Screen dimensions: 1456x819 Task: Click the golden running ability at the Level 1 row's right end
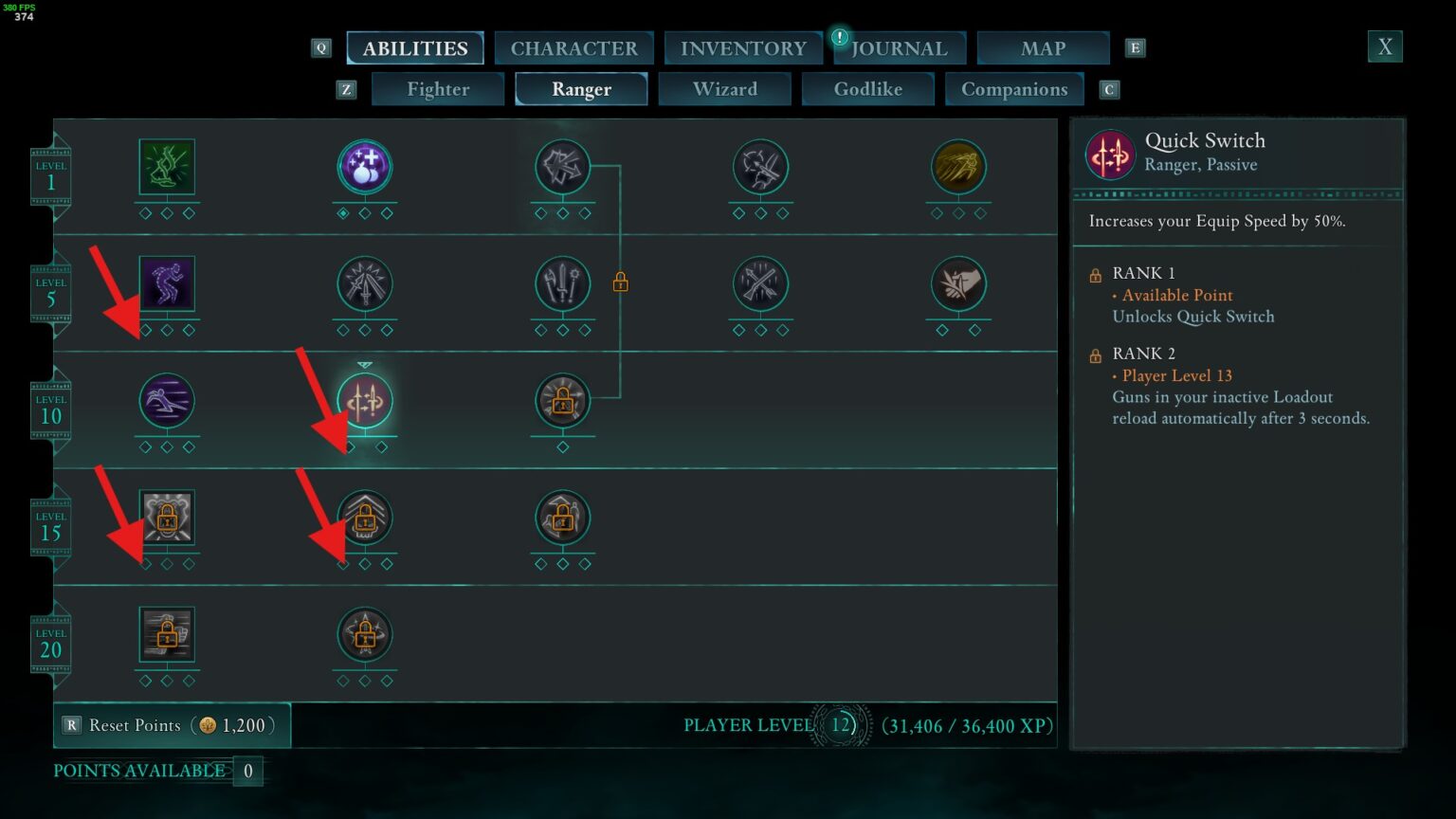958,165
